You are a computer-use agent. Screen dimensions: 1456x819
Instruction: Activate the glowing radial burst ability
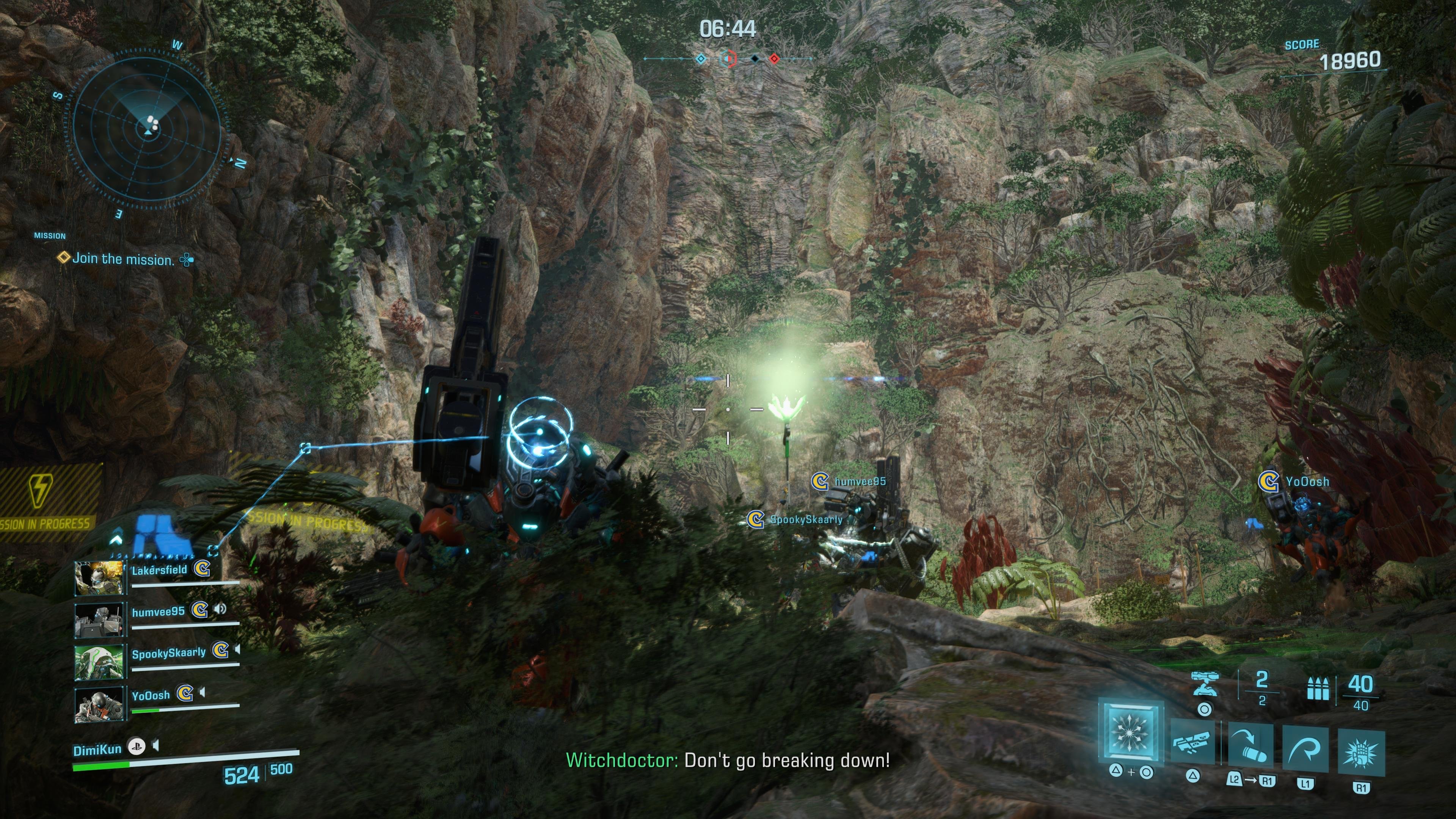(1130, 730)
